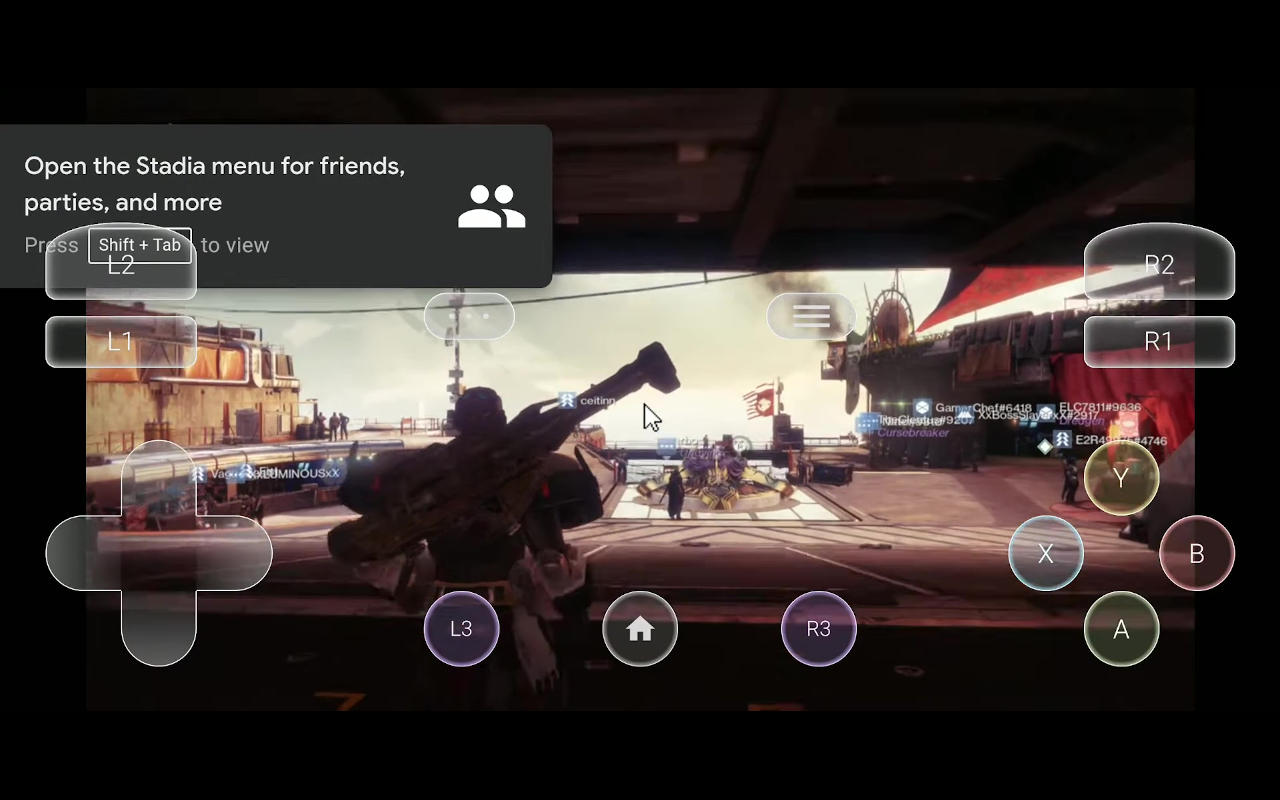Viewport: 1280px width, 800px height.
Task: Tap the right arm of the D-pad
Action: tap(234, 553)
